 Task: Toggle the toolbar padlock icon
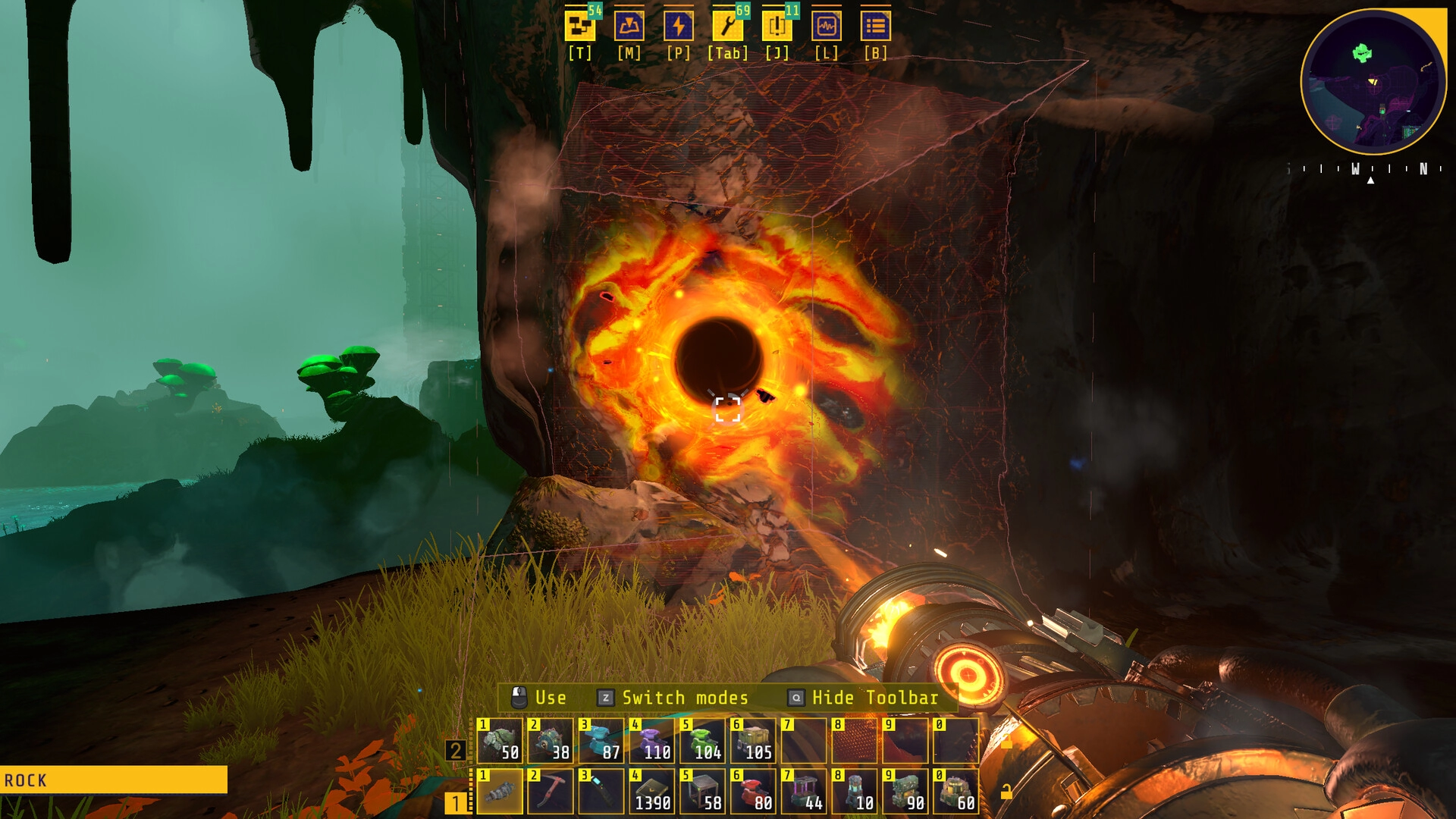(1006, 792)
